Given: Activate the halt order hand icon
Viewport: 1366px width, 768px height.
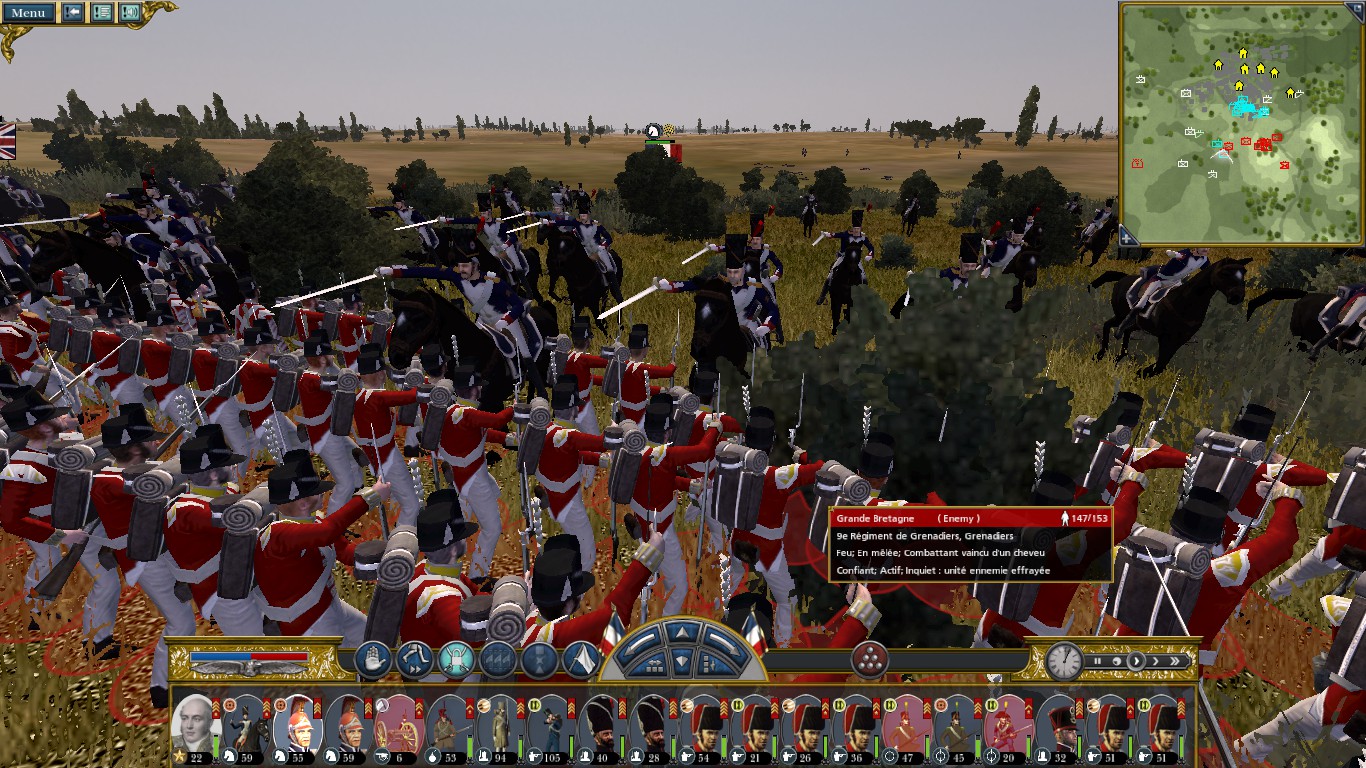Looking at the screenshot, I should click(x=372, y=660).
